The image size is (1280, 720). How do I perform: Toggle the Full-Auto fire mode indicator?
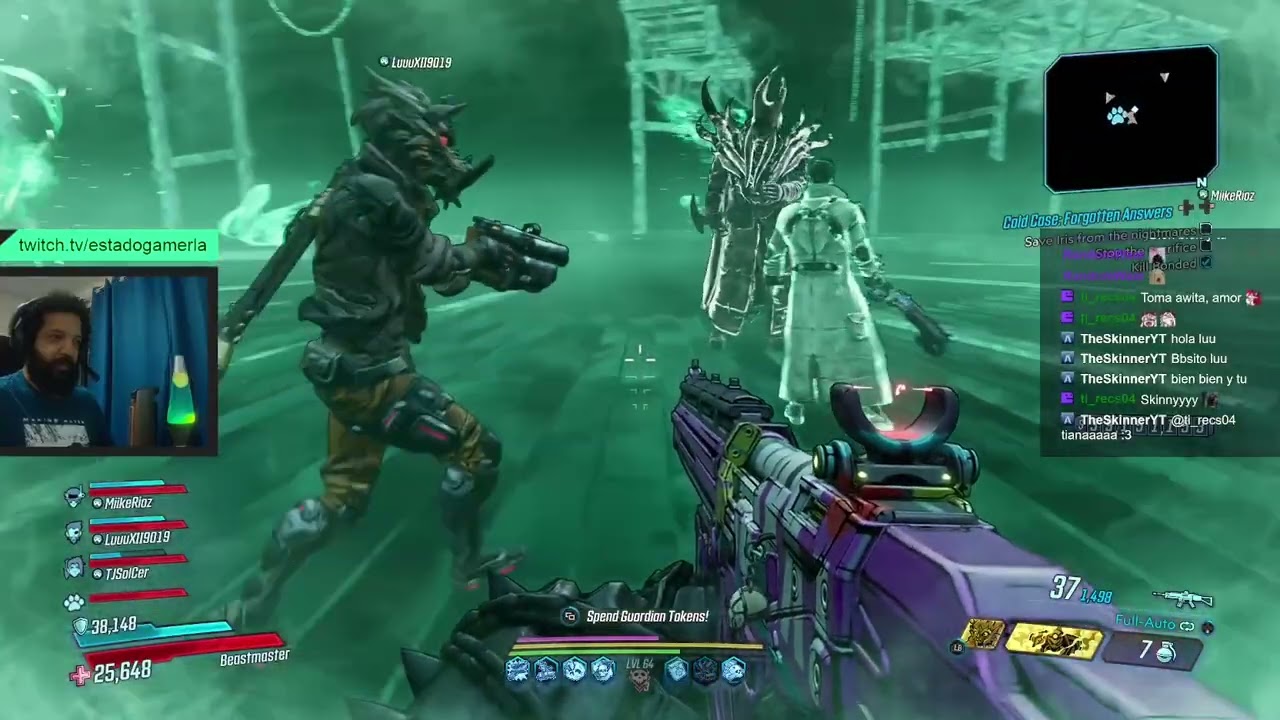pos(1155,623)
